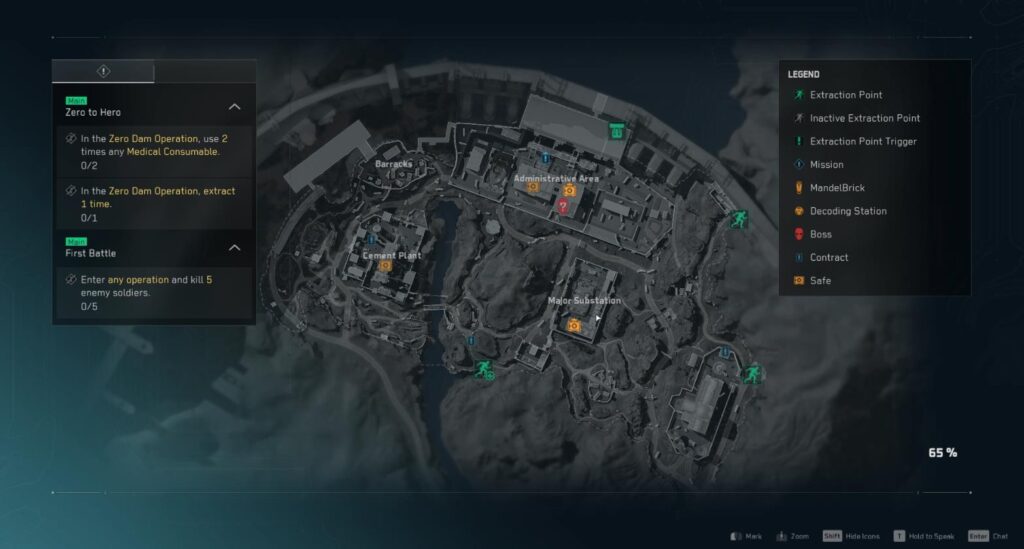Toggle Extraction Point in the legend
1024x549 pixels.
coord(845,95)
